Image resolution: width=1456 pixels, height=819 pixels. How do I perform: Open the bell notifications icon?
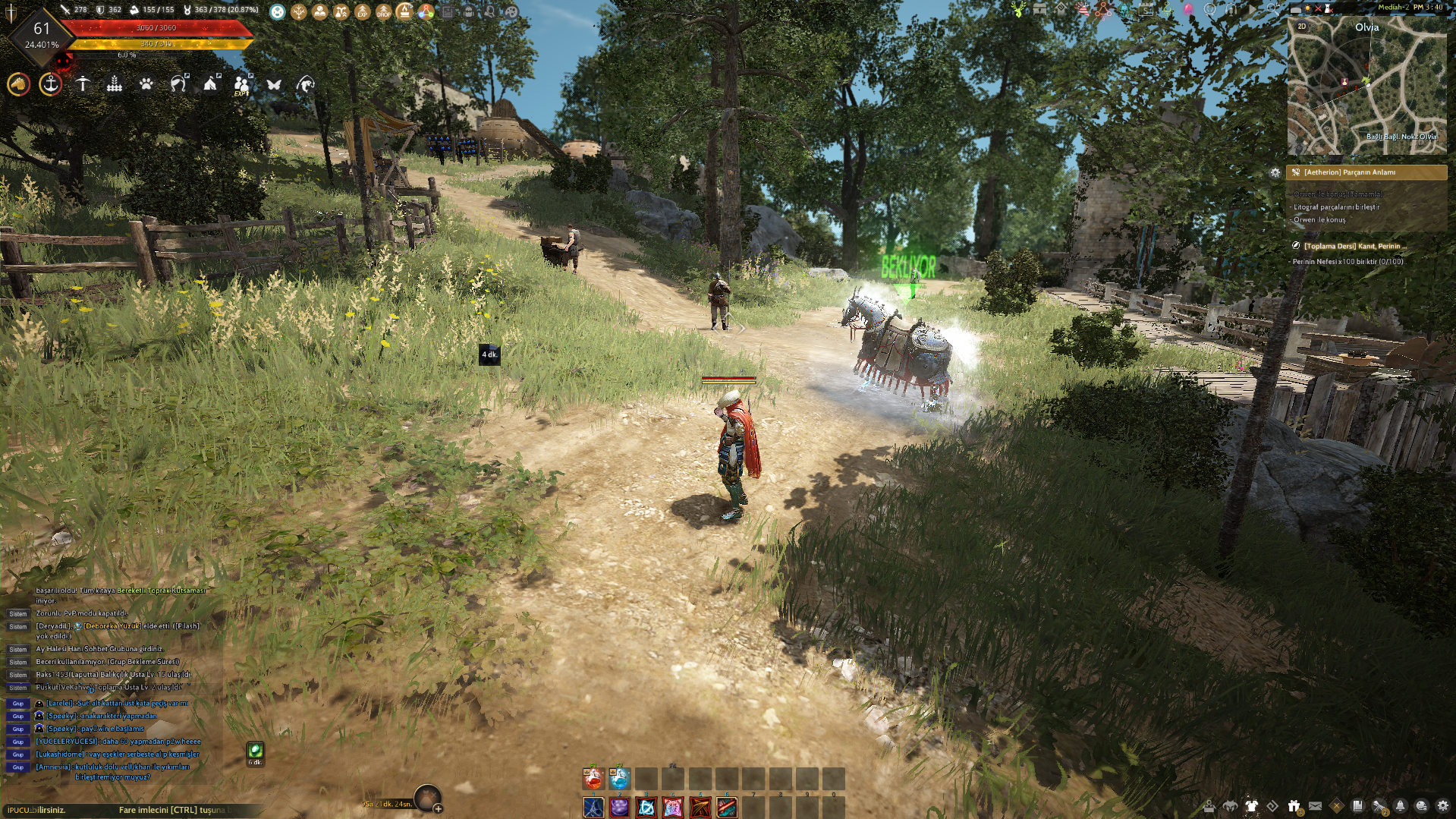1401,806
